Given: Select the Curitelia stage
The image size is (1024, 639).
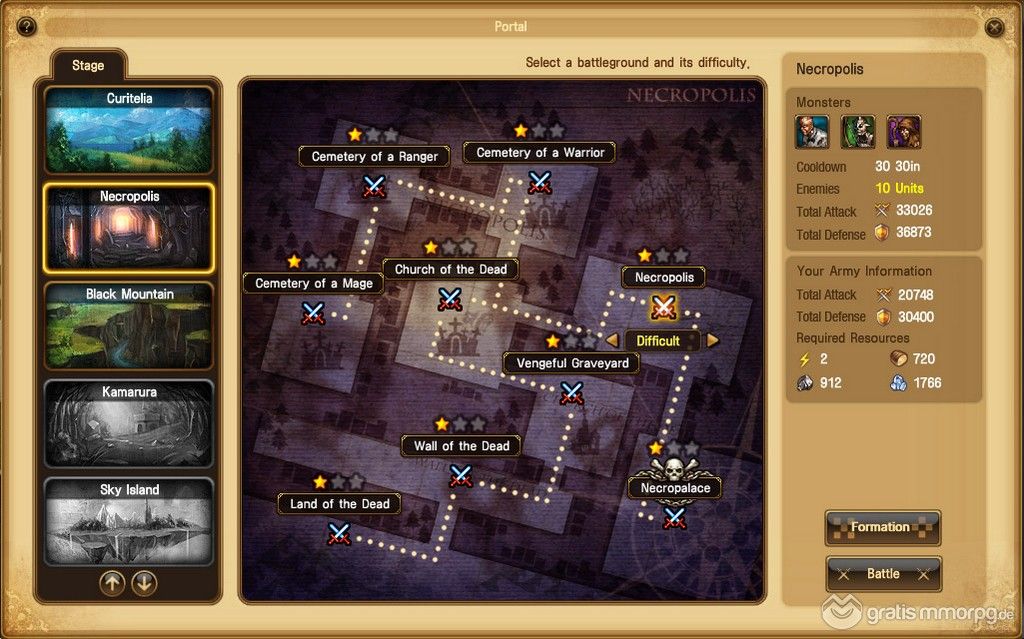Looking at the screenshot, I should pos(129,131).
